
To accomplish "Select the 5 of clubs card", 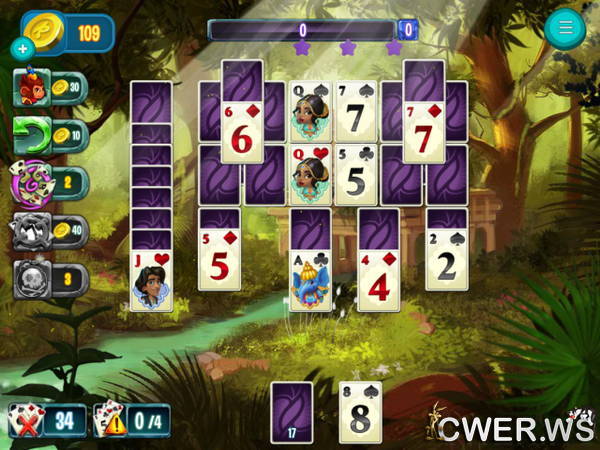I will click(357, 175).
